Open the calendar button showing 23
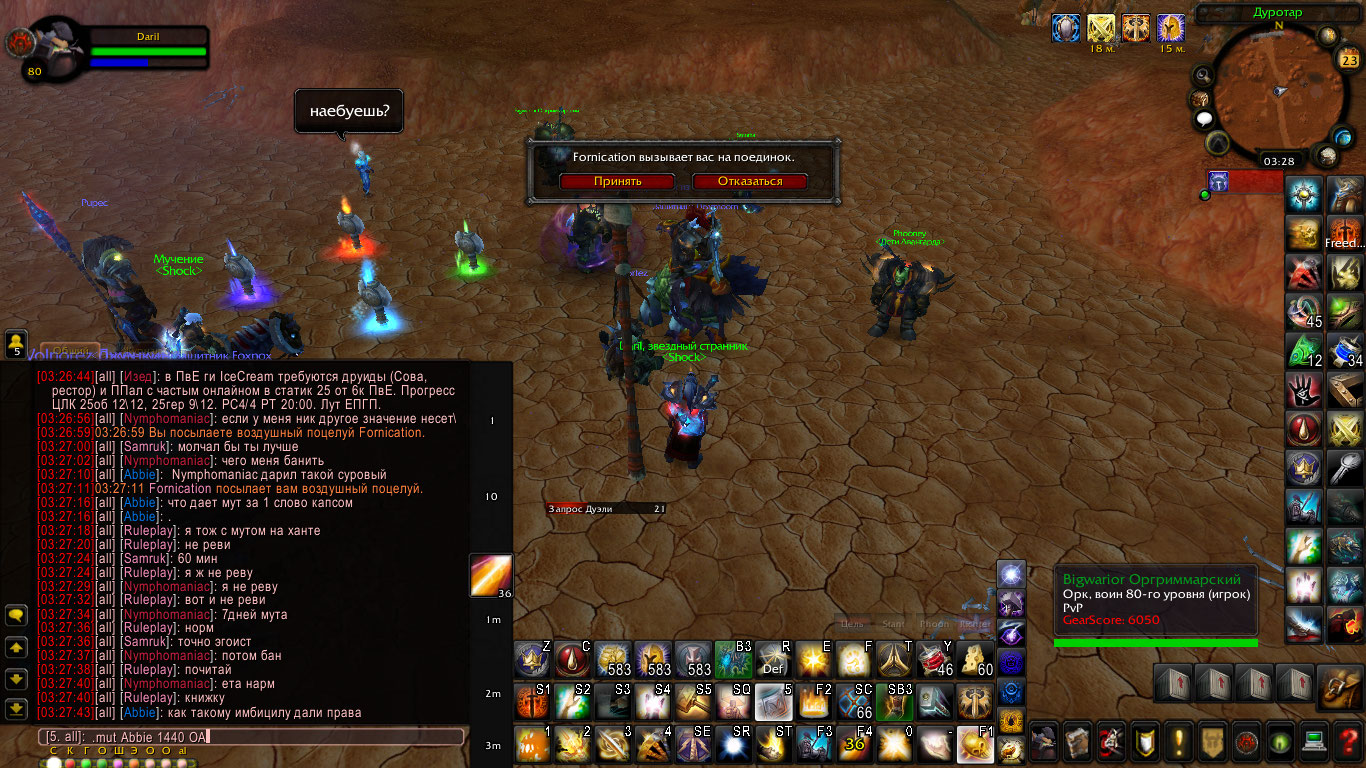1366x768 pixels. click(1348, 59)
